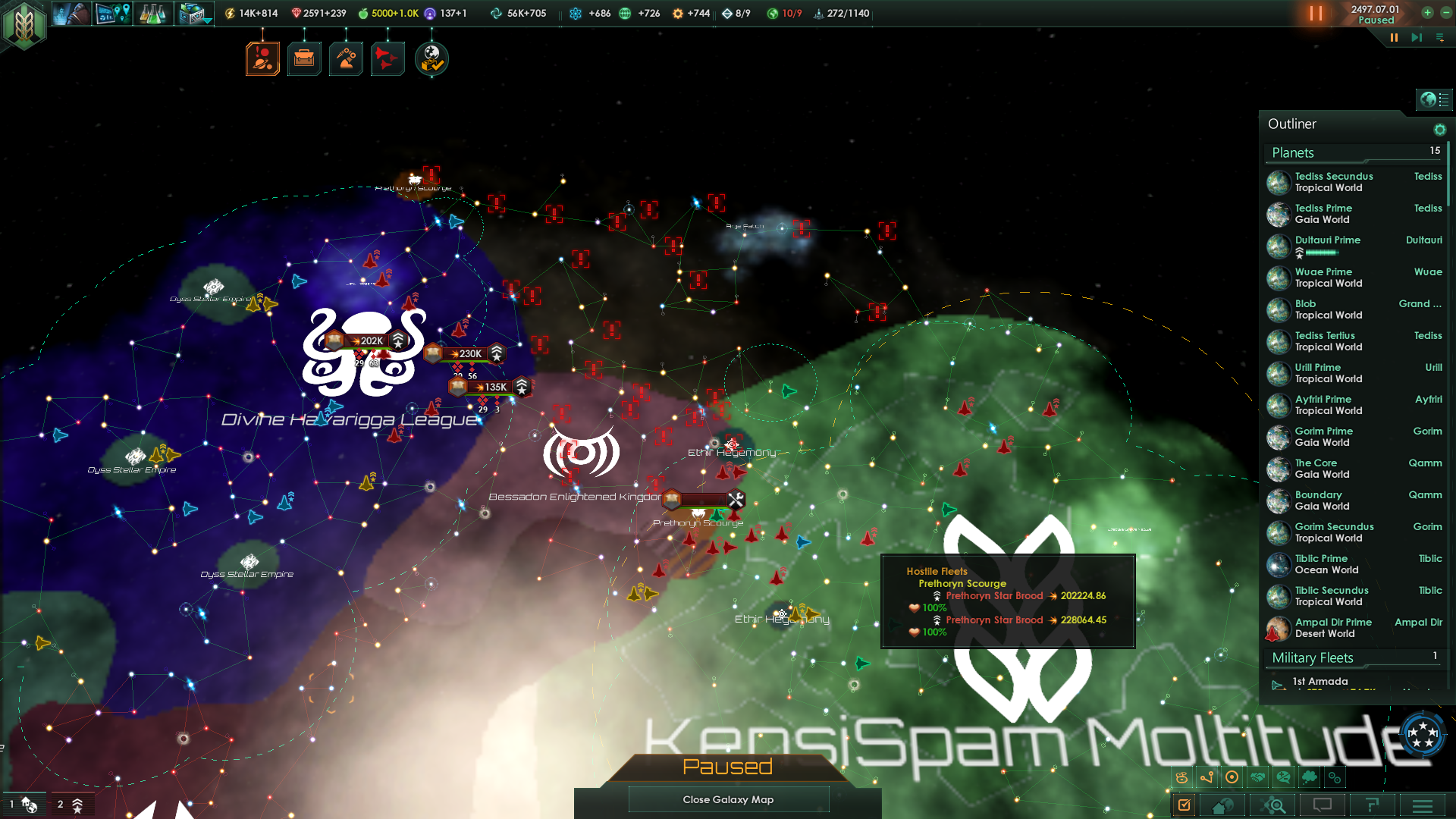Click the help question mark button
This screenshot has height=819, width=1456.
click(x=1374, y=805)
